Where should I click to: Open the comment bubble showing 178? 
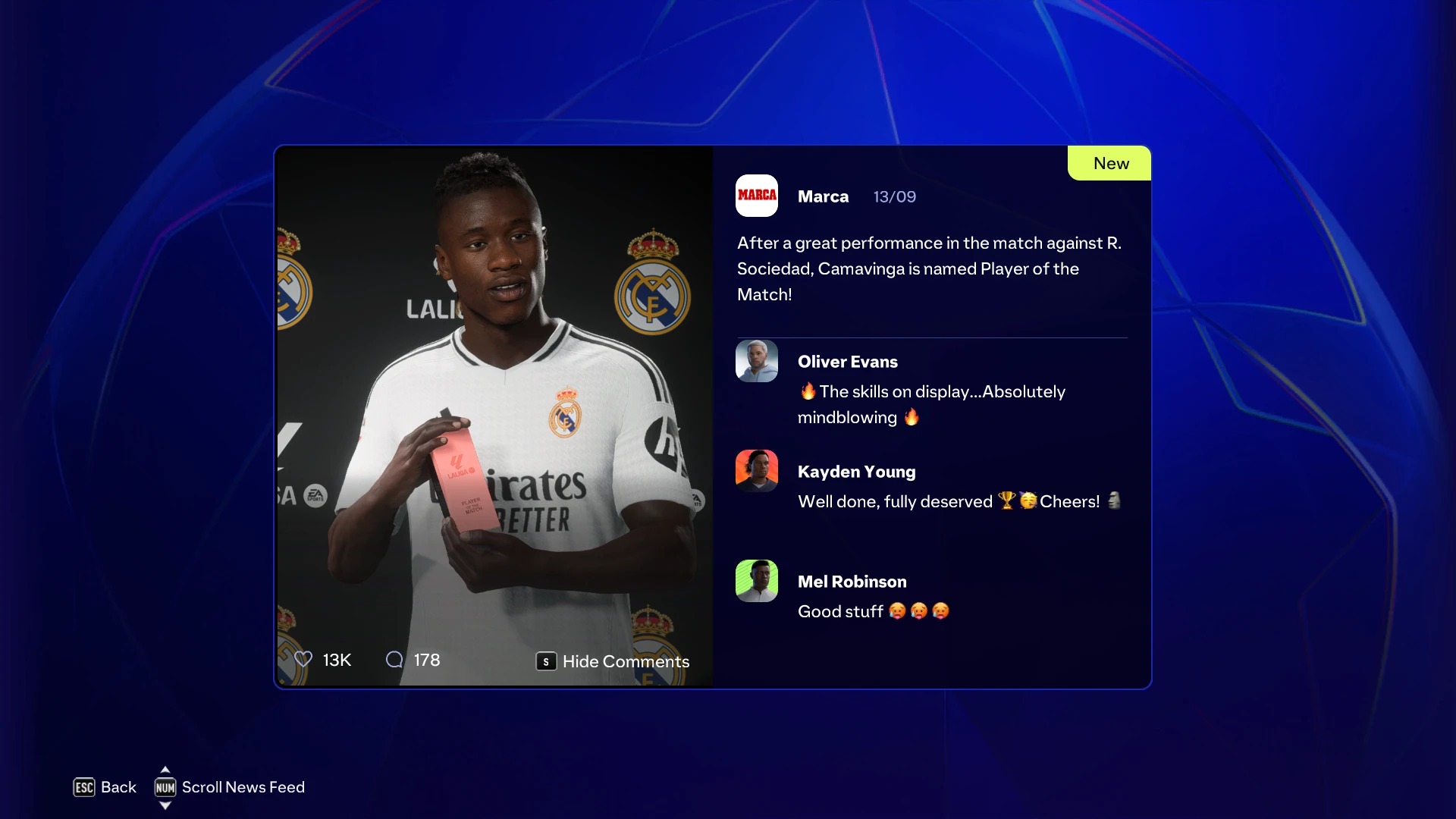394,660
